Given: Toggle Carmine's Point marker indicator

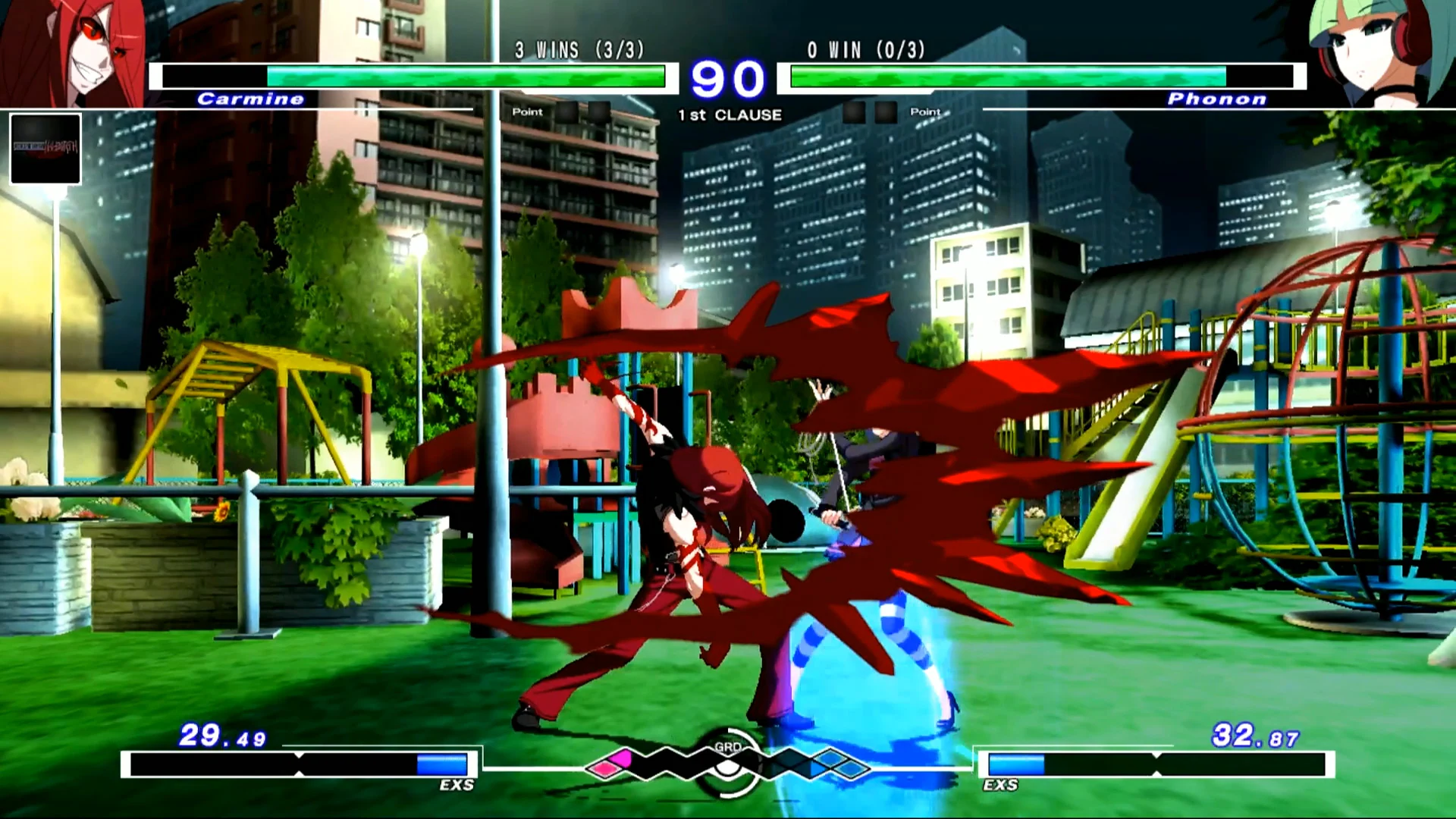Looking at the screenshot, I should (527, 111).
